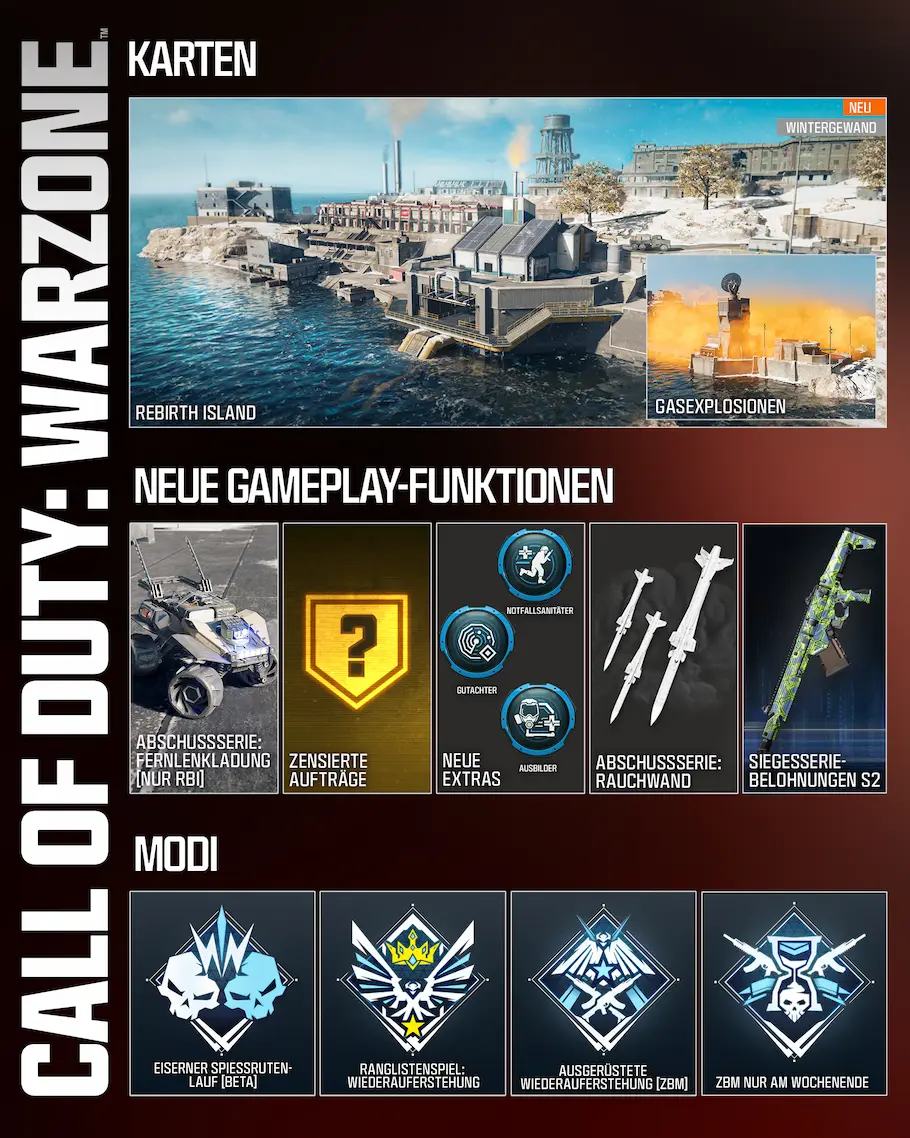Open the Abschussserie: Fernlenkladung tile
Screen dimensions: 910x1138
pos(204,657)
